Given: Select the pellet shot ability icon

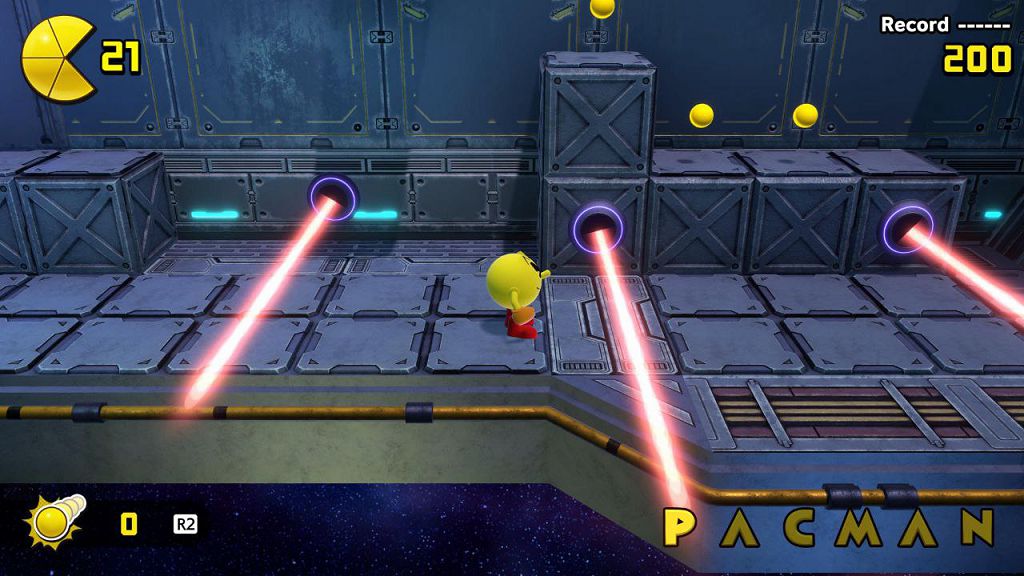Looking at the screenshot, I should coord(55,521).
